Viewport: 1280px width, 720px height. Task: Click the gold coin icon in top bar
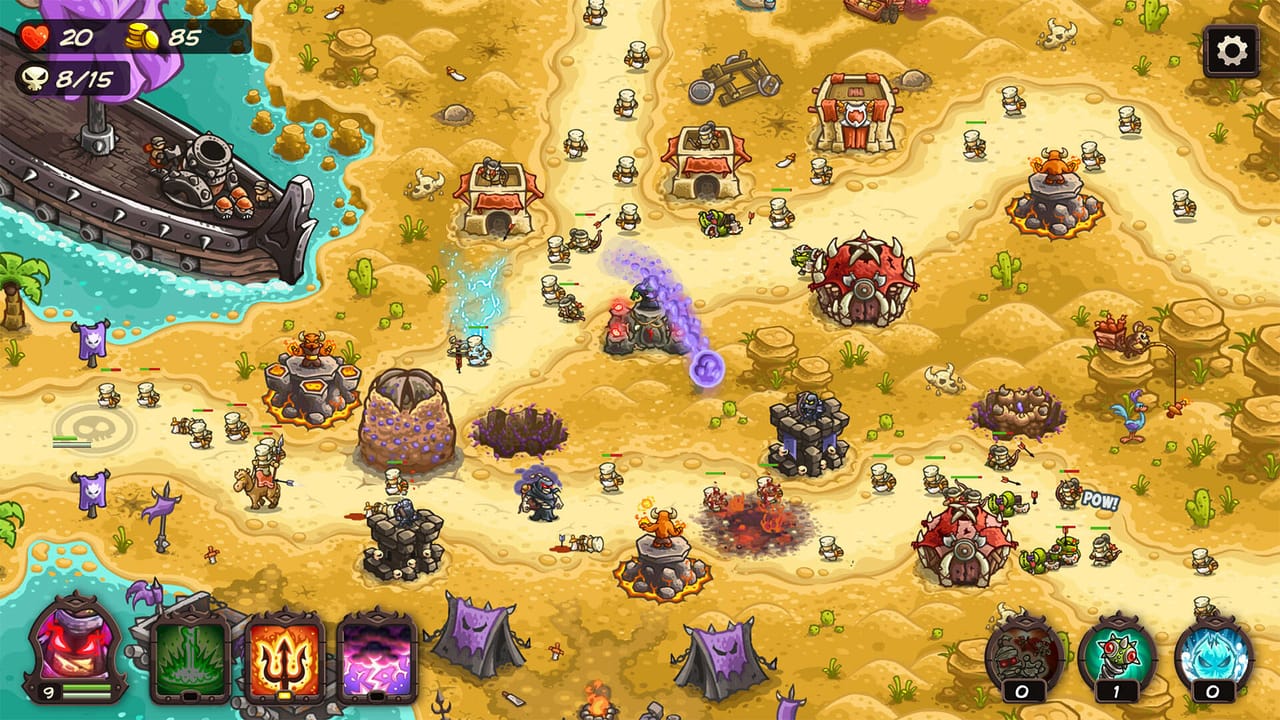(x=143, y=33)
